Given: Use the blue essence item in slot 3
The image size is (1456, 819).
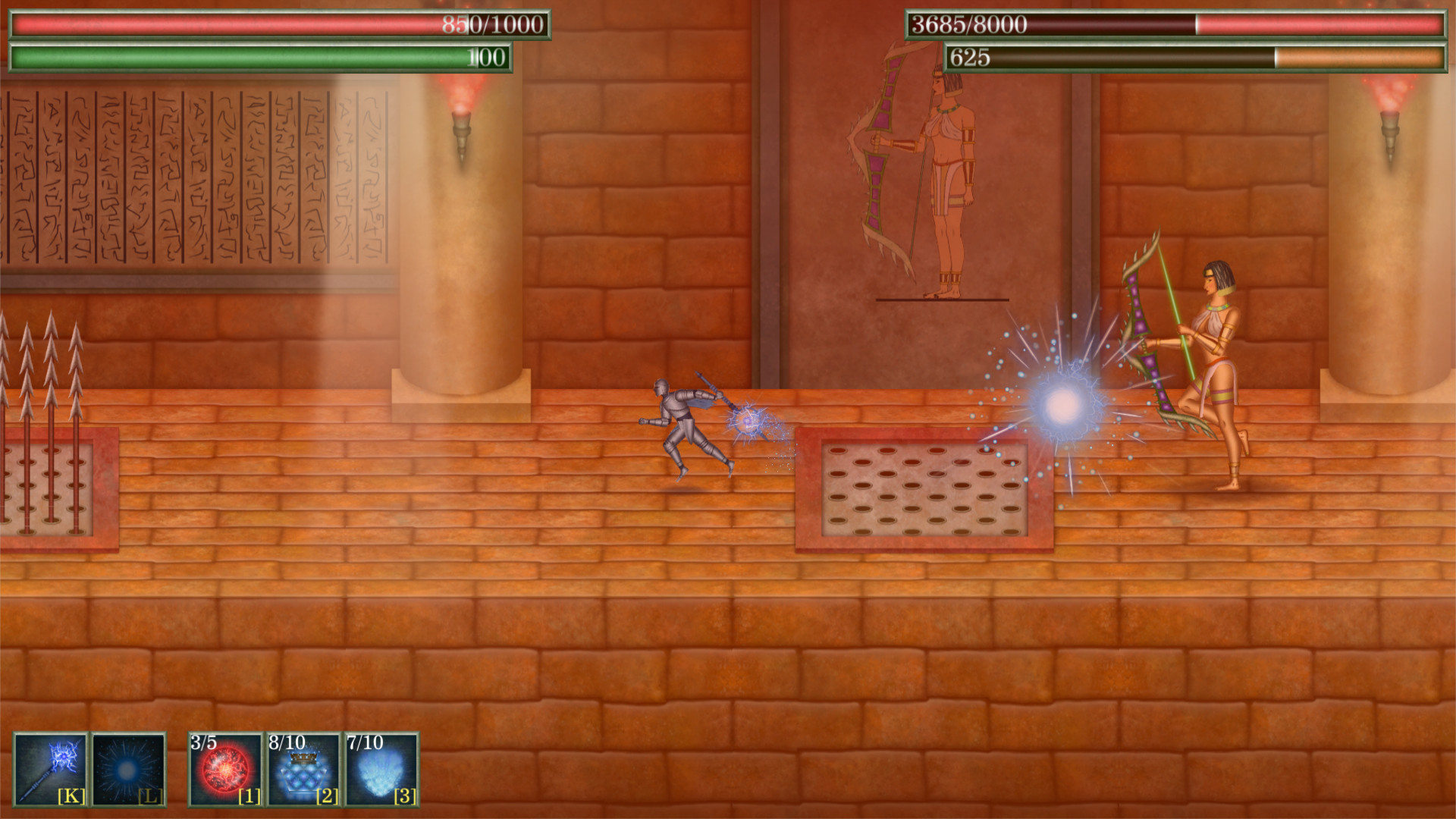Looking at the screenshot, I should [379, 770].
